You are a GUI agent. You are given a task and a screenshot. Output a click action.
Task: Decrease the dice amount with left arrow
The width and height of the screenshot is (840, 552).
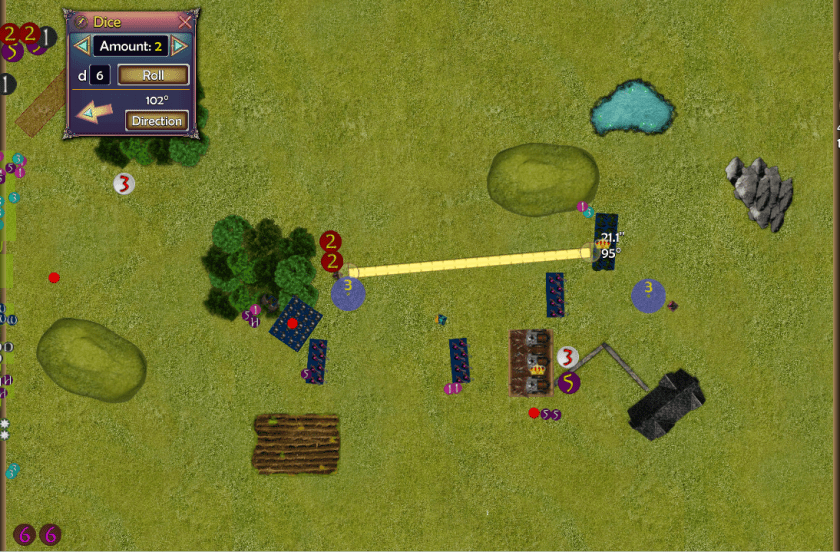coord(82,46)
